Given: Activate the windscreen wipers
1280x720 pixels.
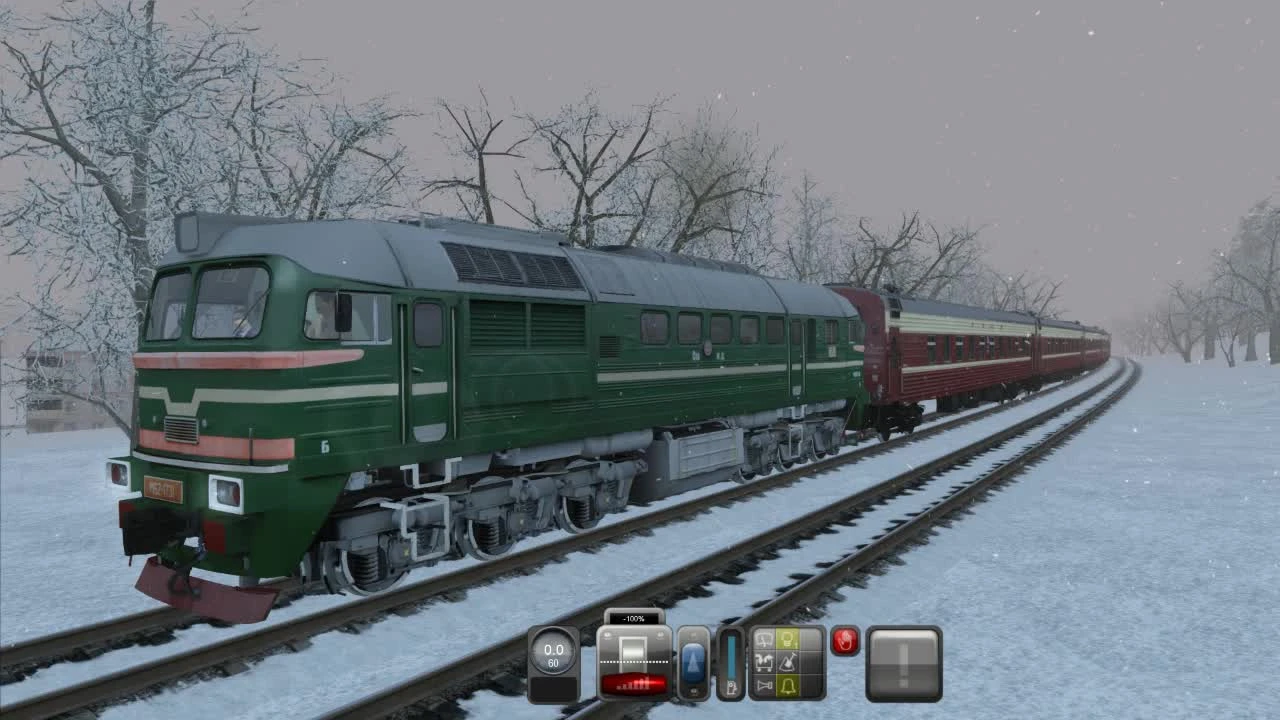Looking at the screenshot, I should tap(763, 640).
